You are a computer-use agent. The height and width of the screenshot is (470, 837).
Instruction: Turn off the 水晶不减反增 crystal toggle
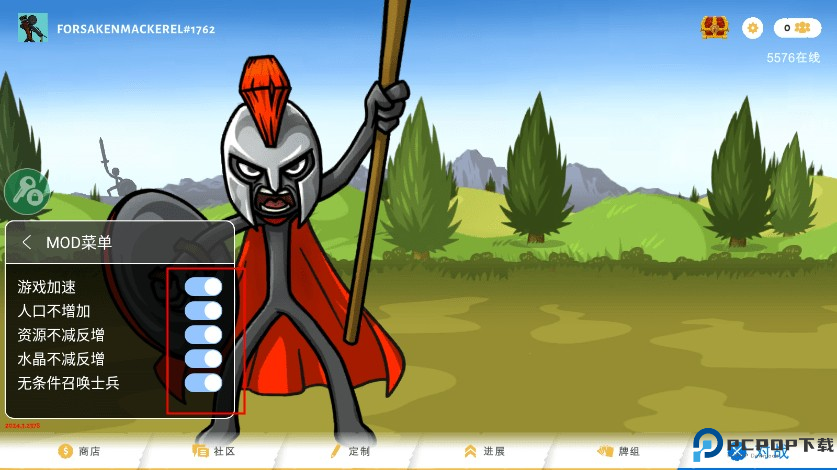point(203,359)
